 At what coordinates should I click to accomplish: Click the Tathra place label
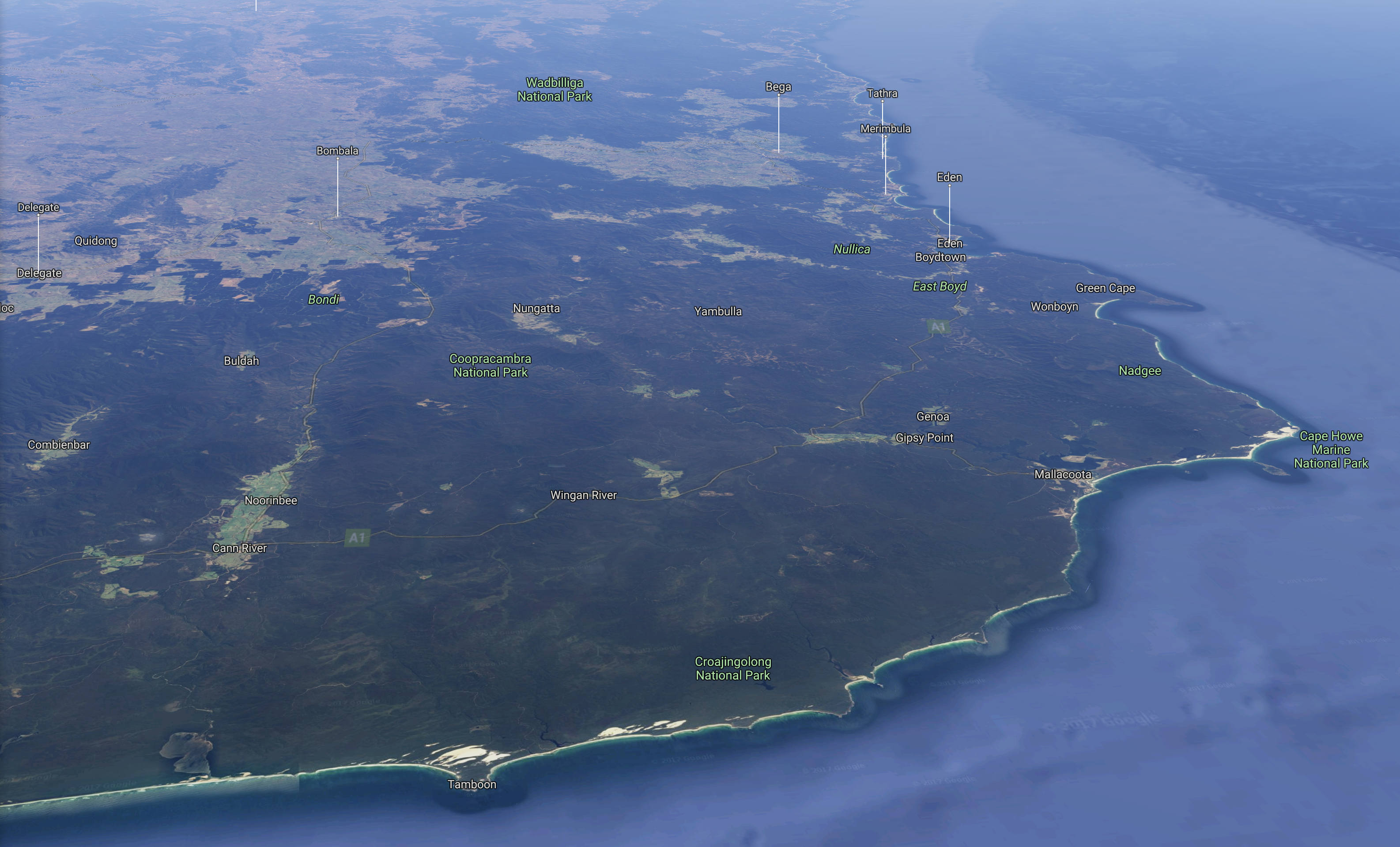click(882, 94)
